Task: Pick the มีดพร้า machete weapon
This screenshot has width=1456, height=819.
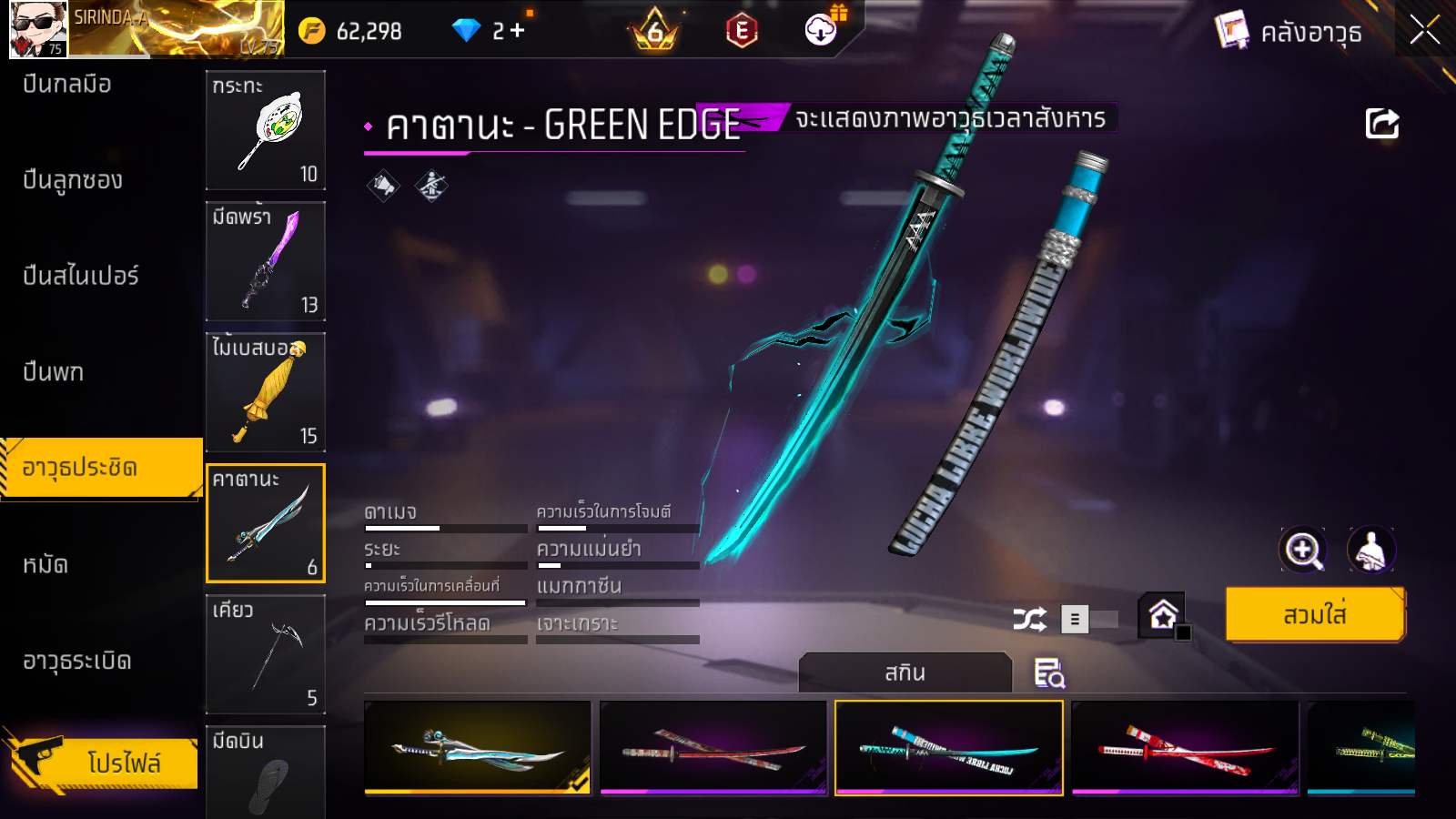Action: [265, 261]
